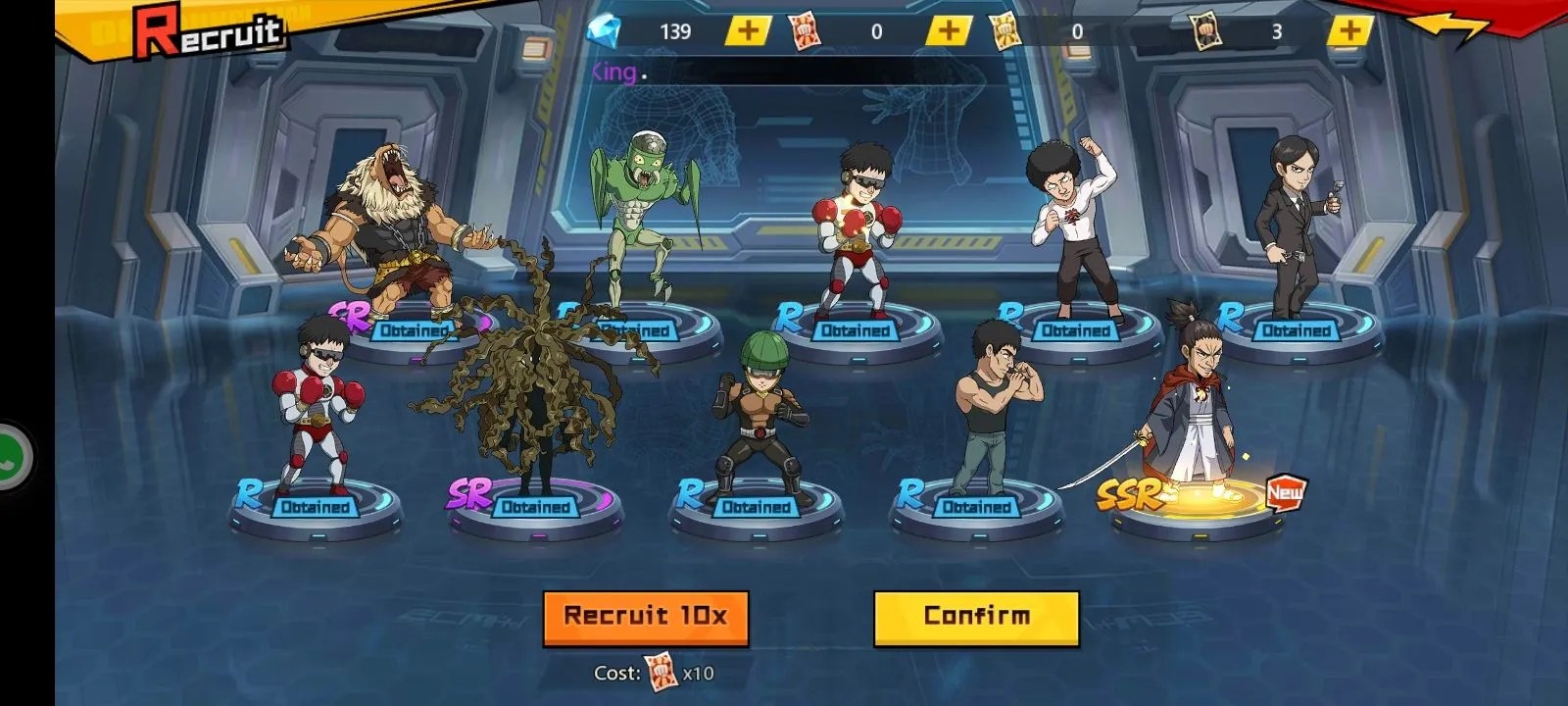Screen dimensions: 1568x706
Task: Open the WhatsApp floating bubble
Action: (12, 457)
